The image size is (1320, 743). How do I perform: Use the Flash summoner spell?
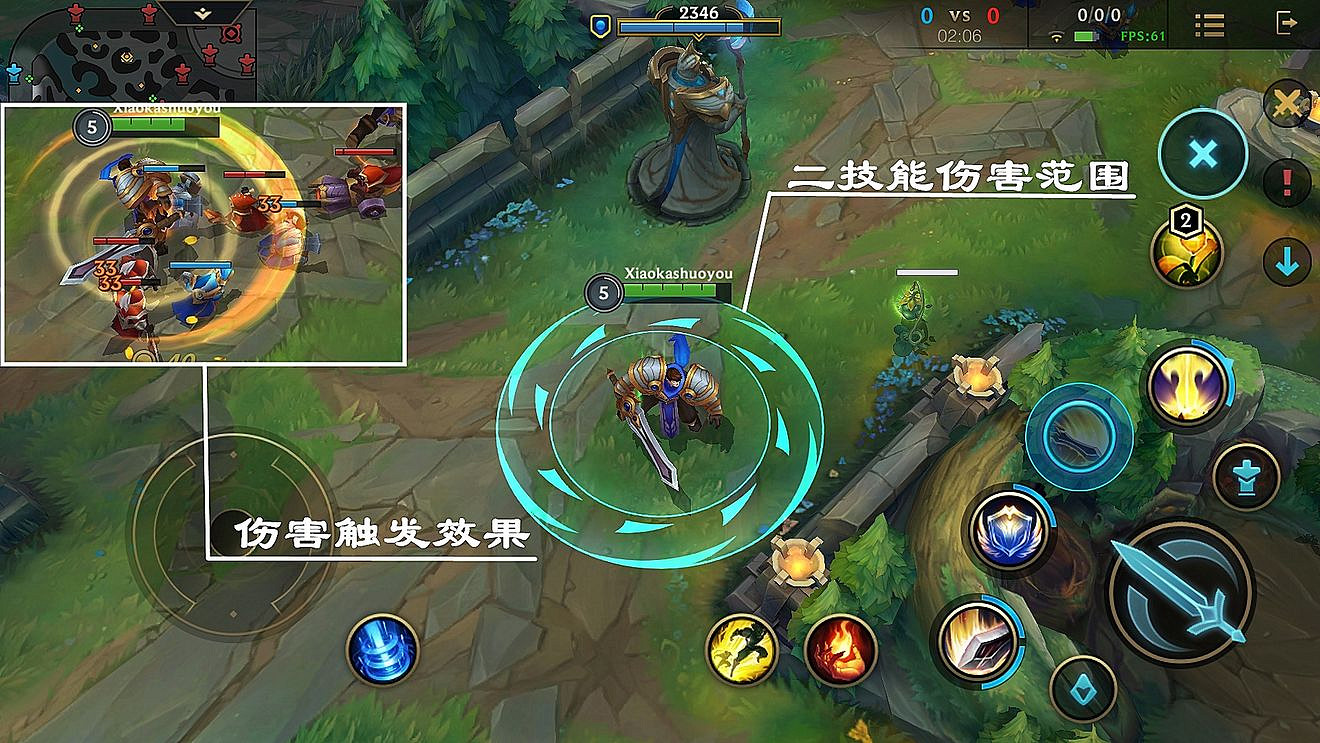[x=737, y=651]
